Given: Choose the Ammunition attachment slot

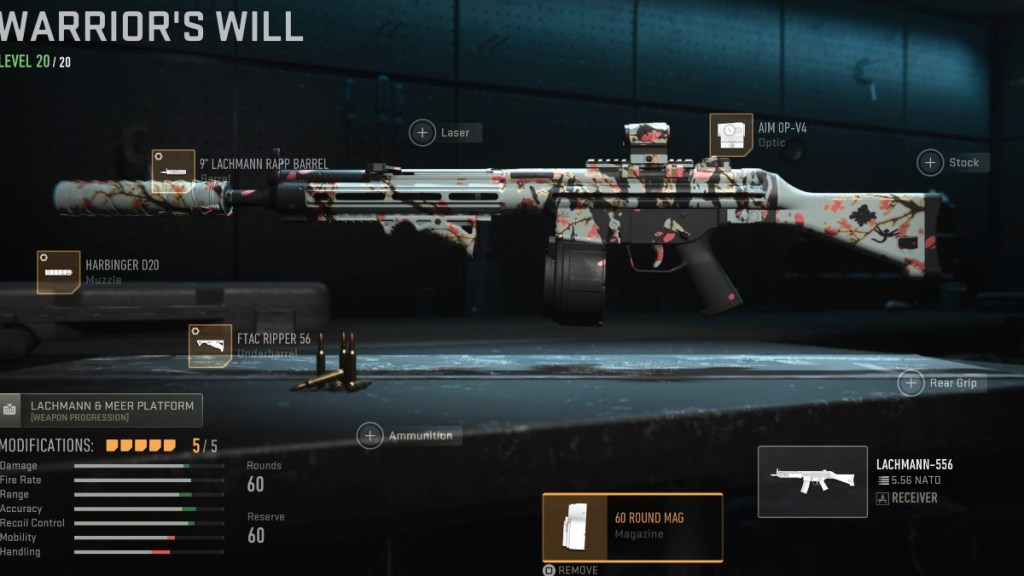Looking at the screenshot, I should (371, 436).
